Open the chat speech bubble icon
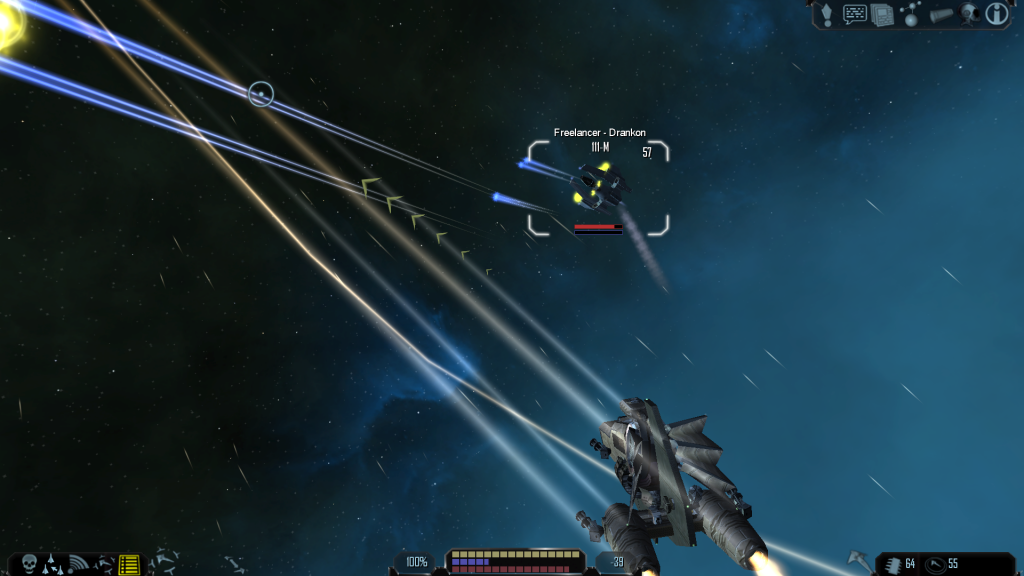Viewport: 1024px width, 576px height. click(855, 13)
